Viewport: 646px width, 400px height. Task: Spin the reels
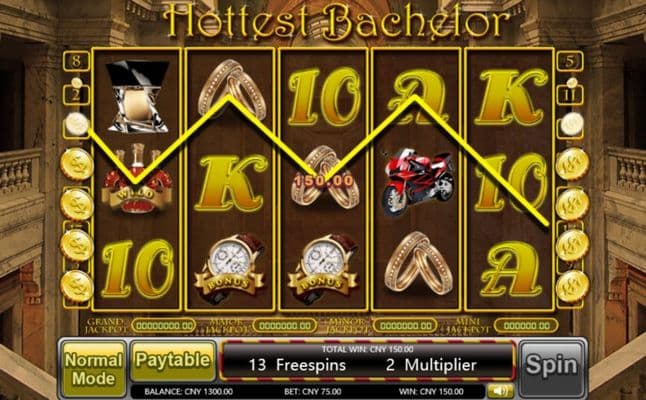pyautogui.click(x=552, y=364)
